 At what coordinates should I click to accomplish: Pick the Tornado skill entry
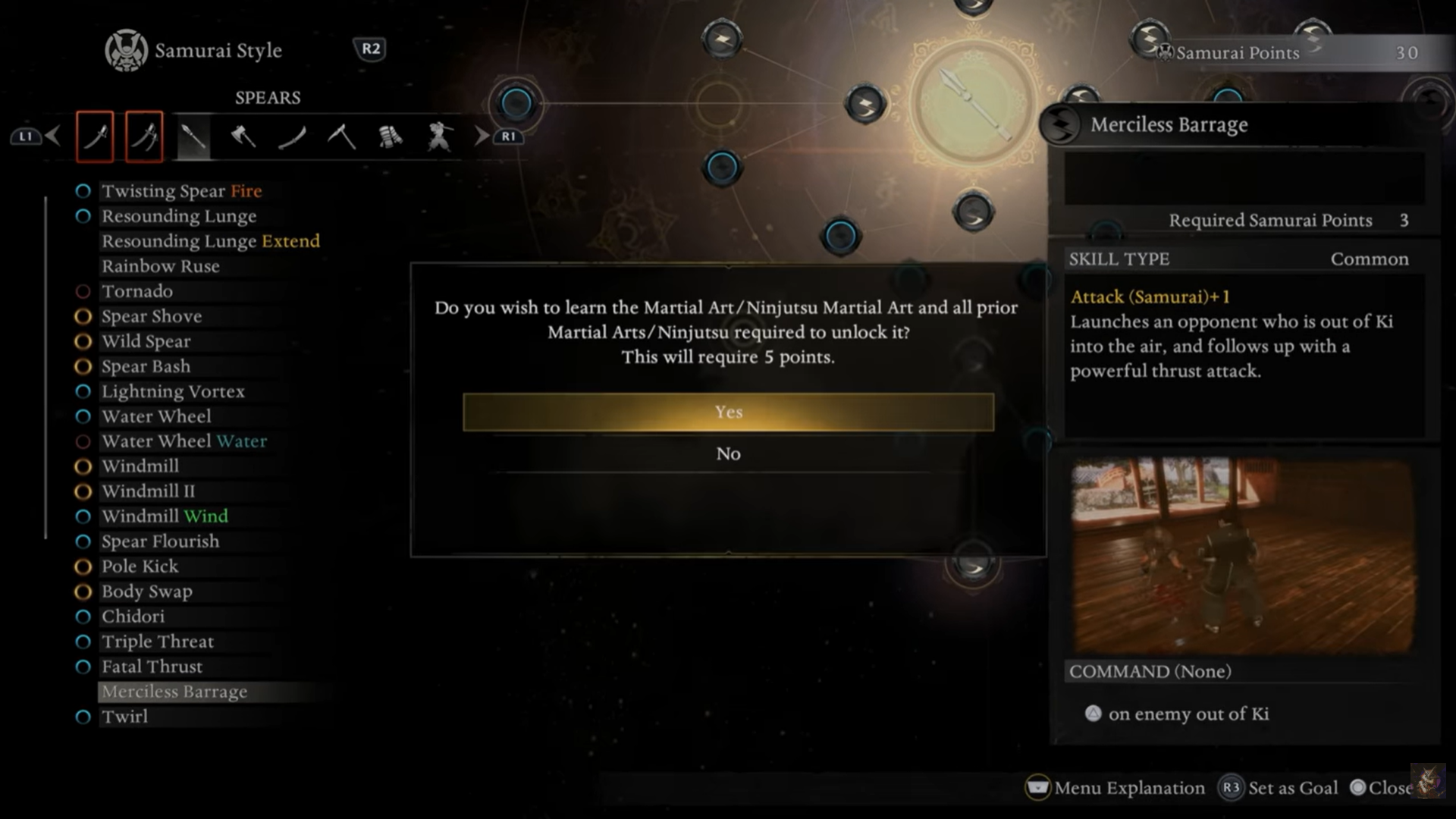137,291
